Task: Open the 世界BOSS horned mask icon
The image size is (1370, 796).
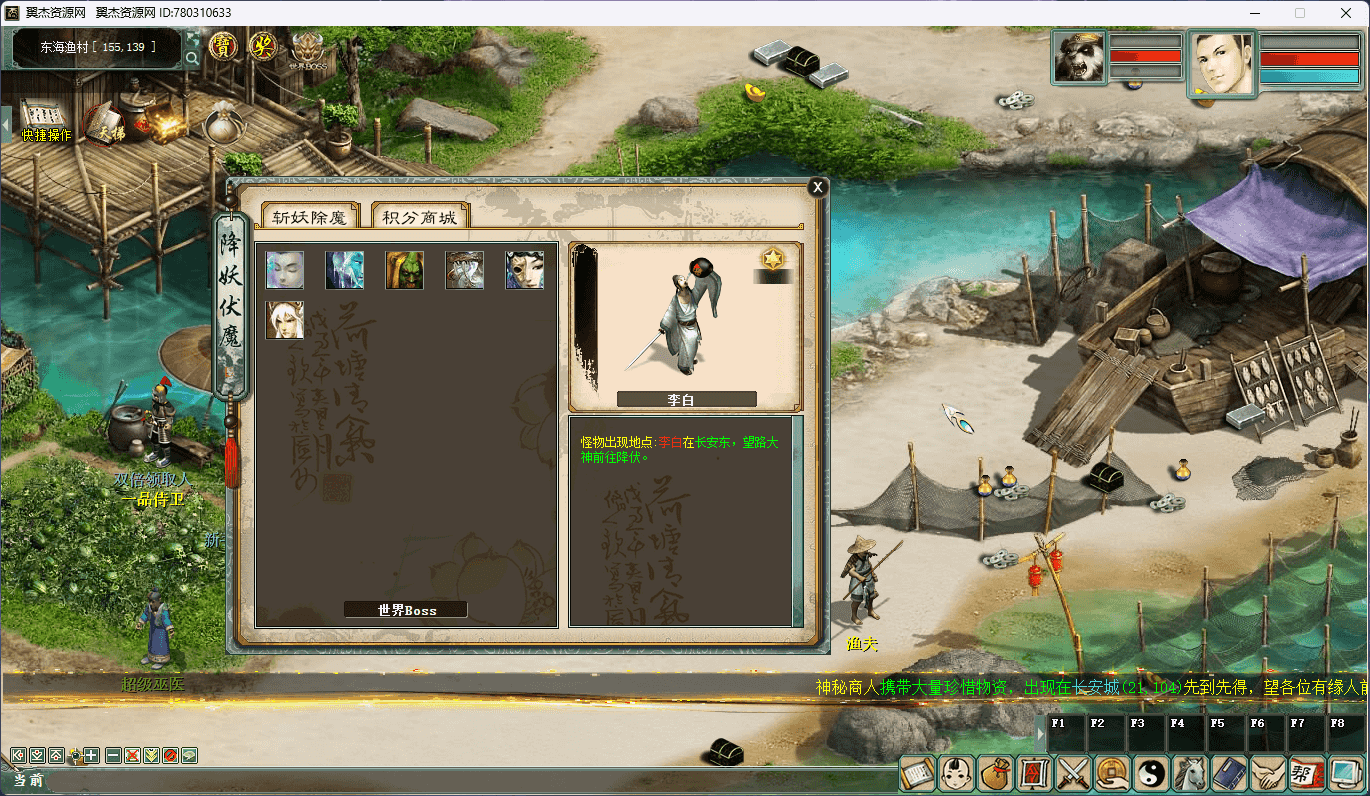Action: point(308,49)
